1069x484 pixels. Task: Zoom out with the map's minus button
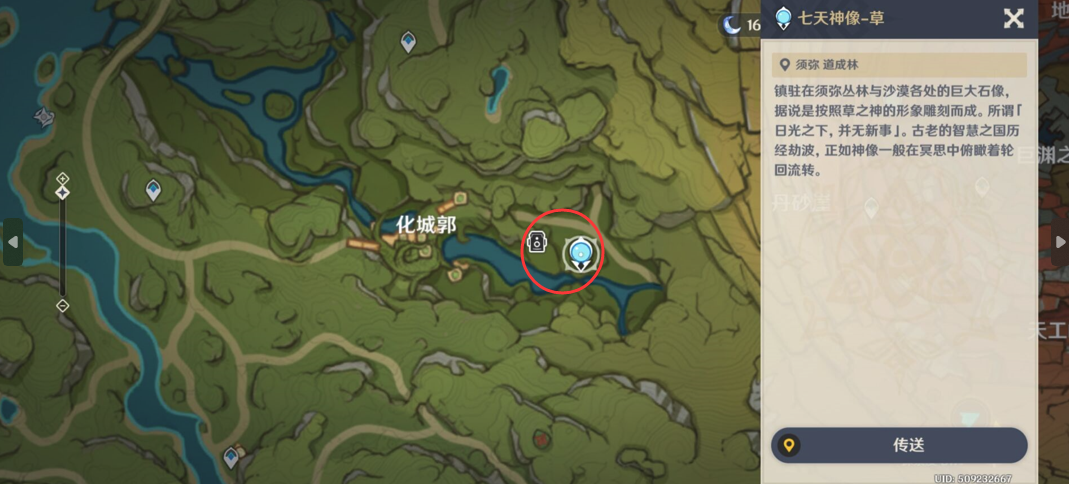click(x=62, y=305)
